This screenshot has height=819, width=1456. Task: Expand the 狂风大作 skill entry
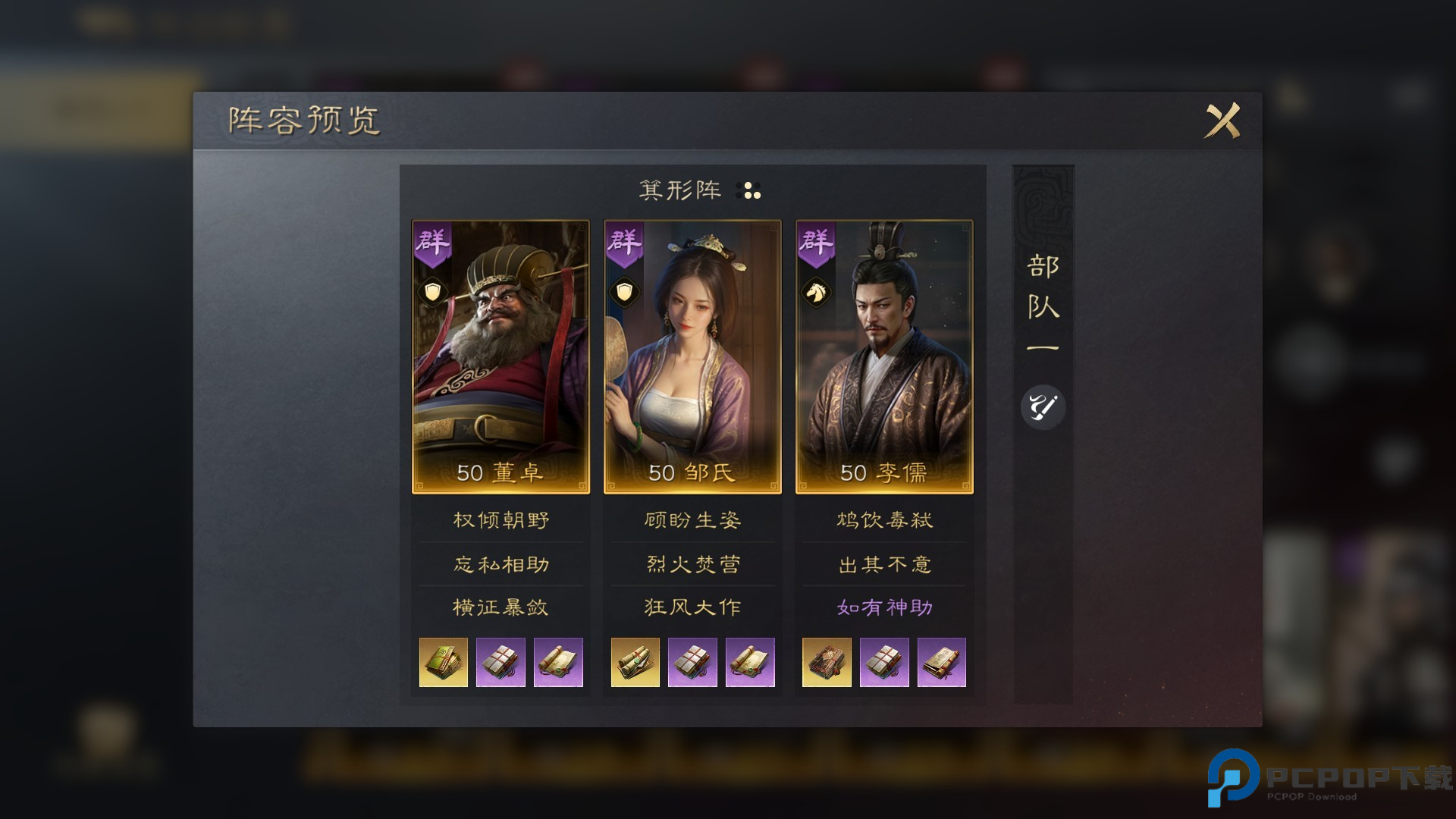tap(692, 607)
